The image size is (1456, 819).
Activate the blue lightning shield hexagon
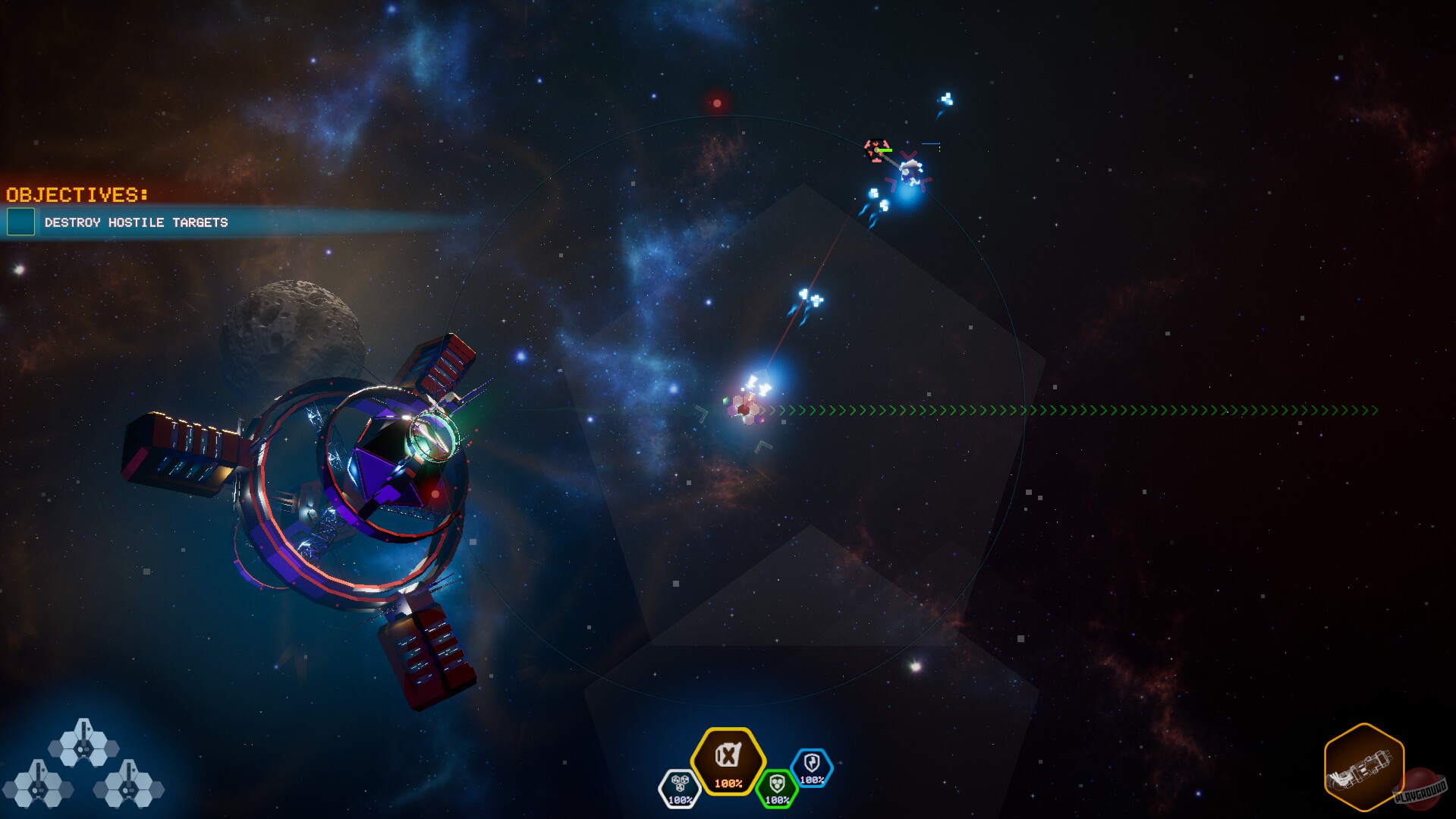point(811,767)
